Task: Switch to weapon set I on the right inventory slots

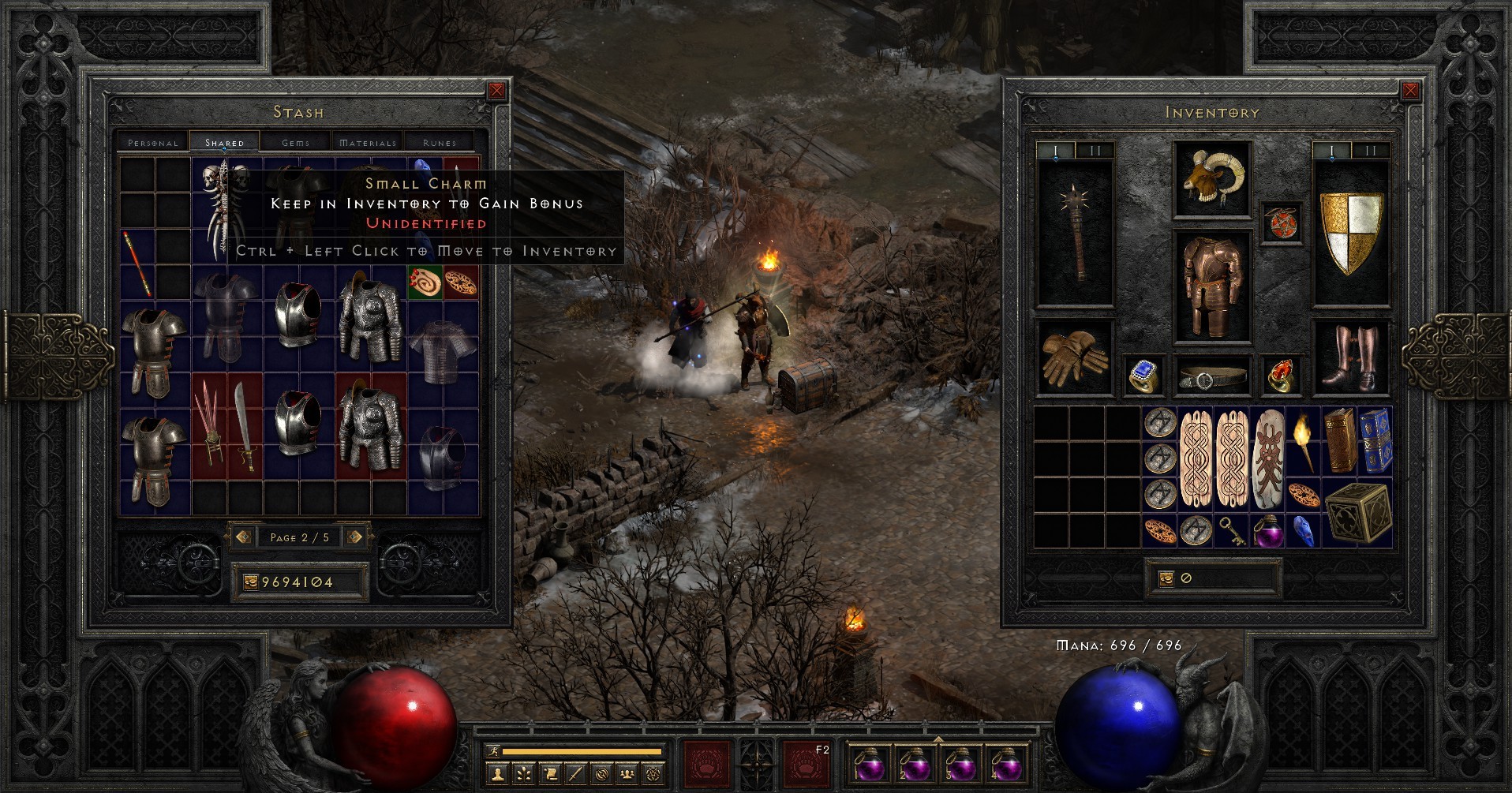Action: click(1332, 147)
